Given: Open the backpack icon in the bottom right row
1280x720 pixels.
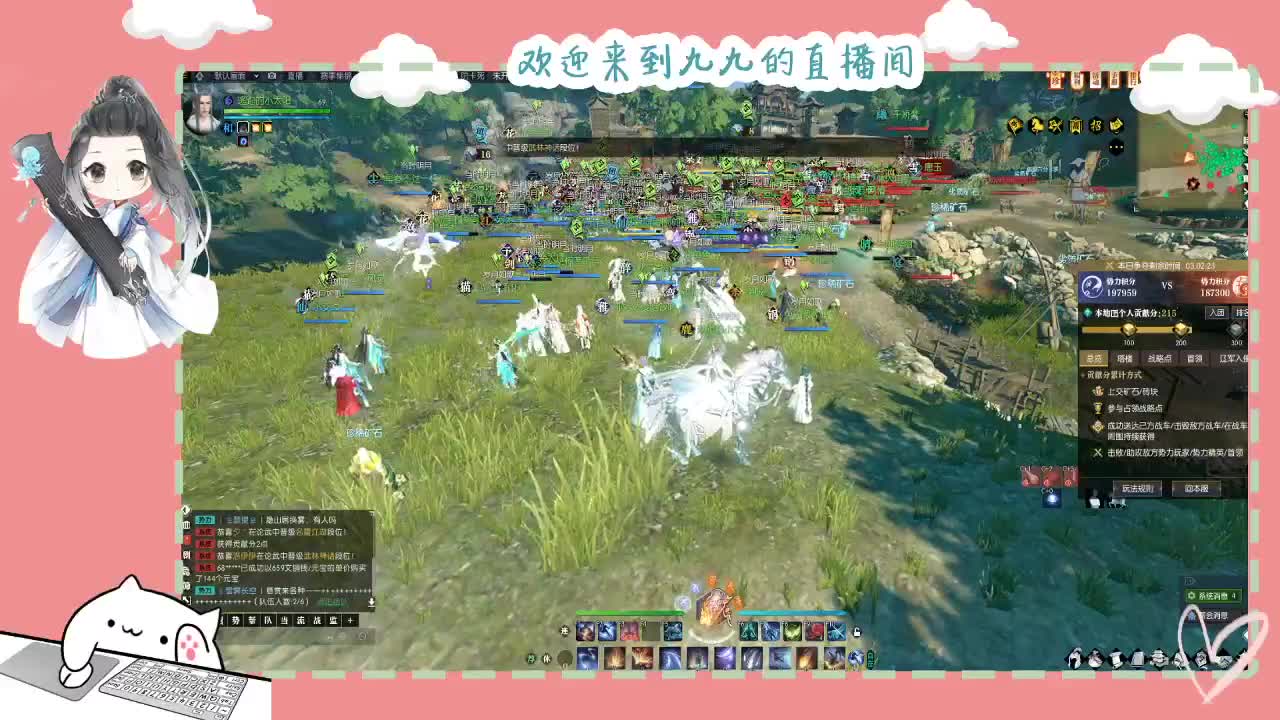Looking at the screenshot, I should [x=1136, y=656].
